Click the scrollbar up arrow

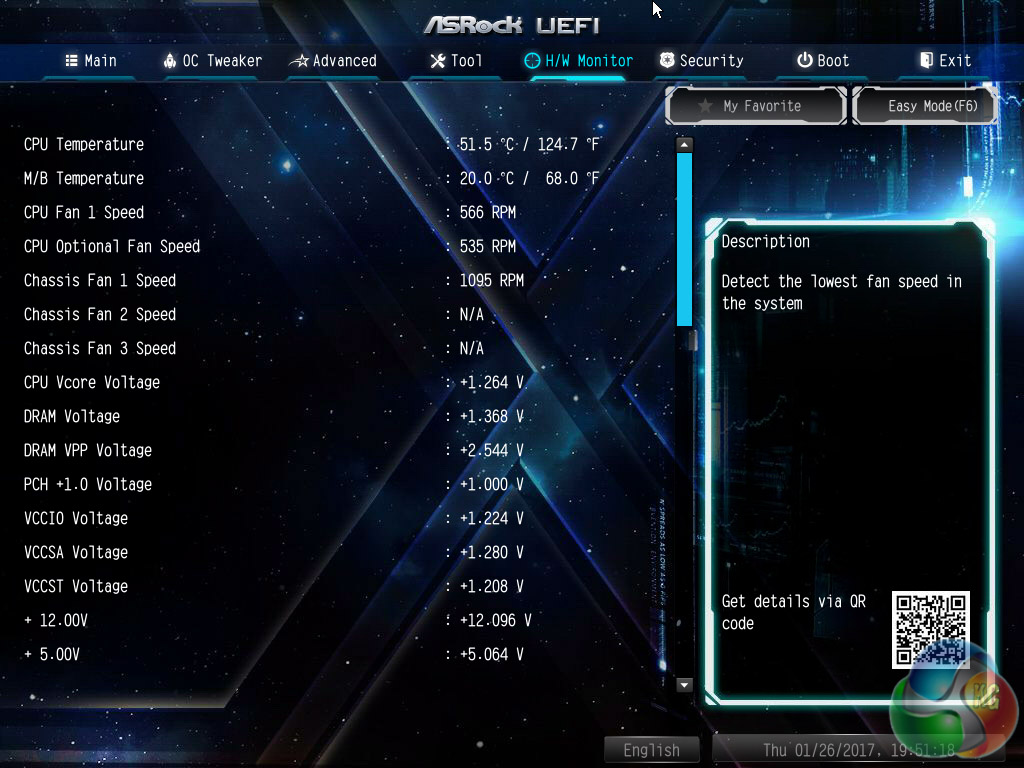(684, 145)
